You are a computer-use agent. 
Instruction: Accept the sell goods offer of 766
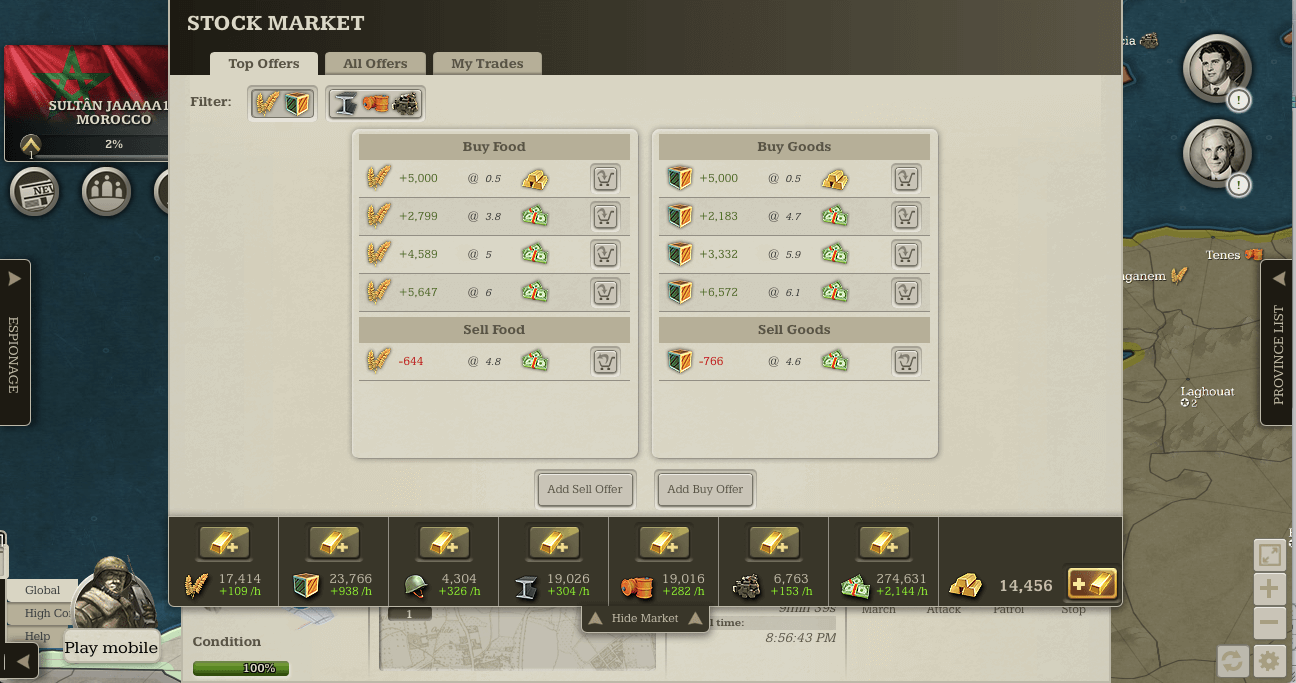(905, 361)
